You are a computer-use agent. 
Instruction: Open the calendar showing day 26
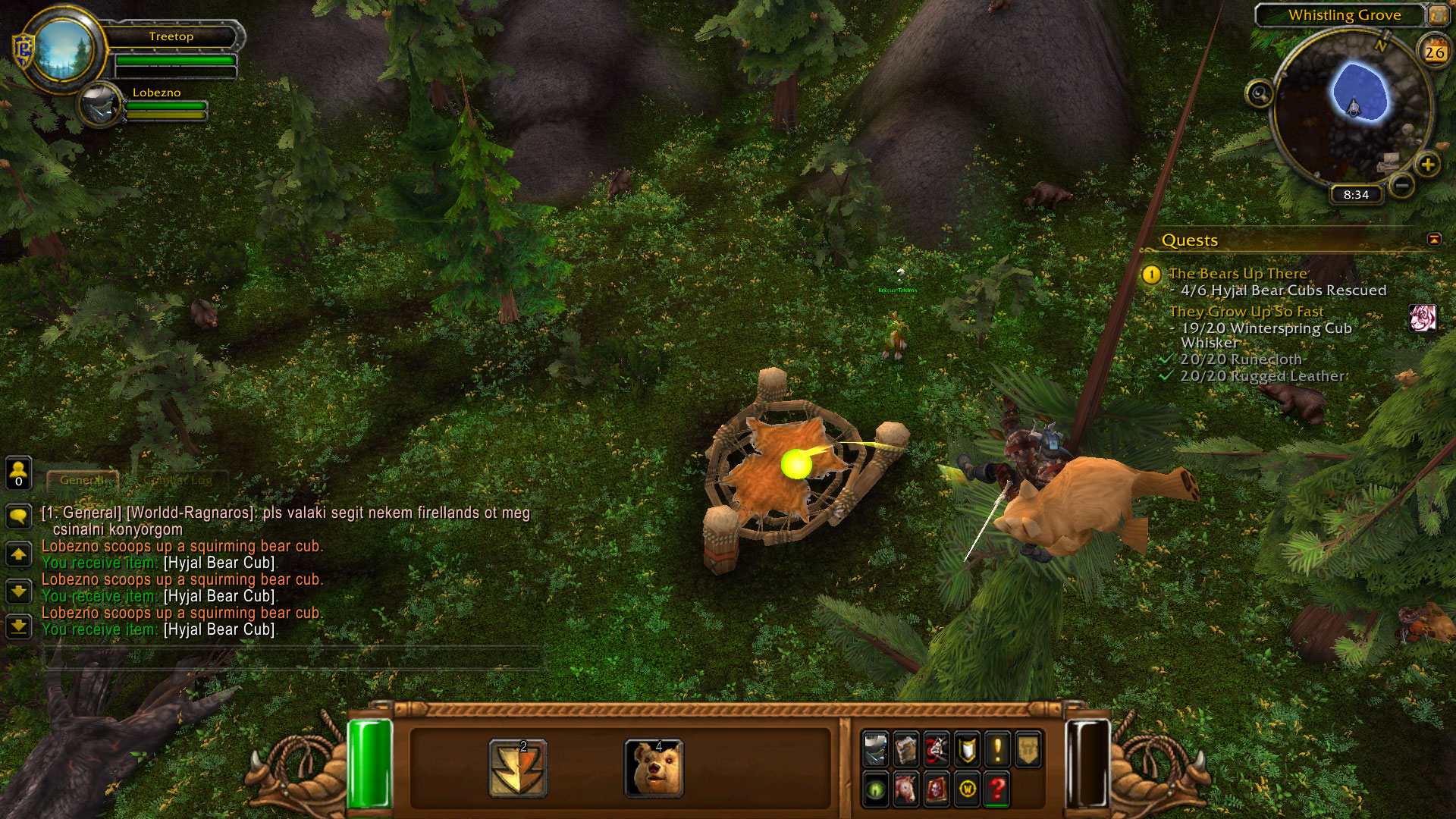1434,52
